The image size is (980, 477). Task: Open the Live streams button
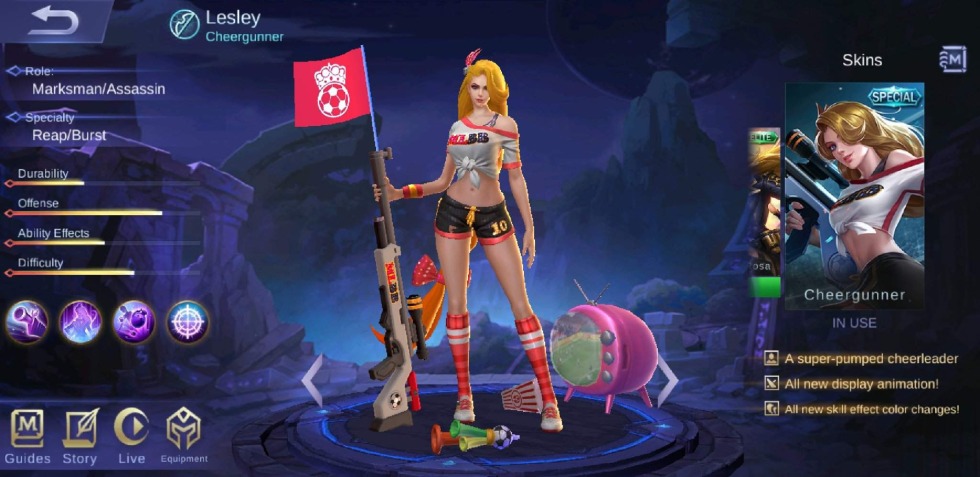coord(131,436)
